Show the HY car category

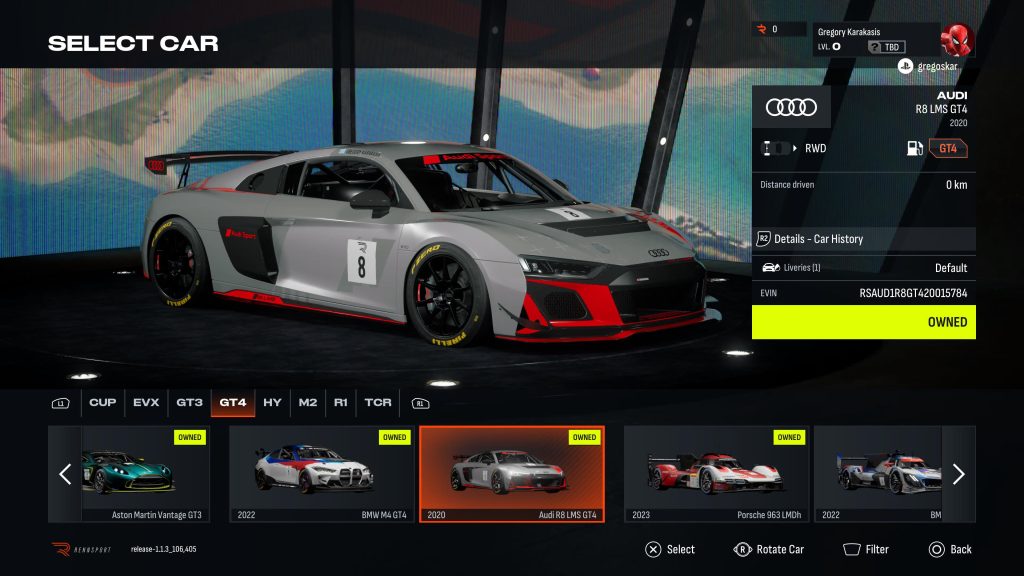[273, 403]
